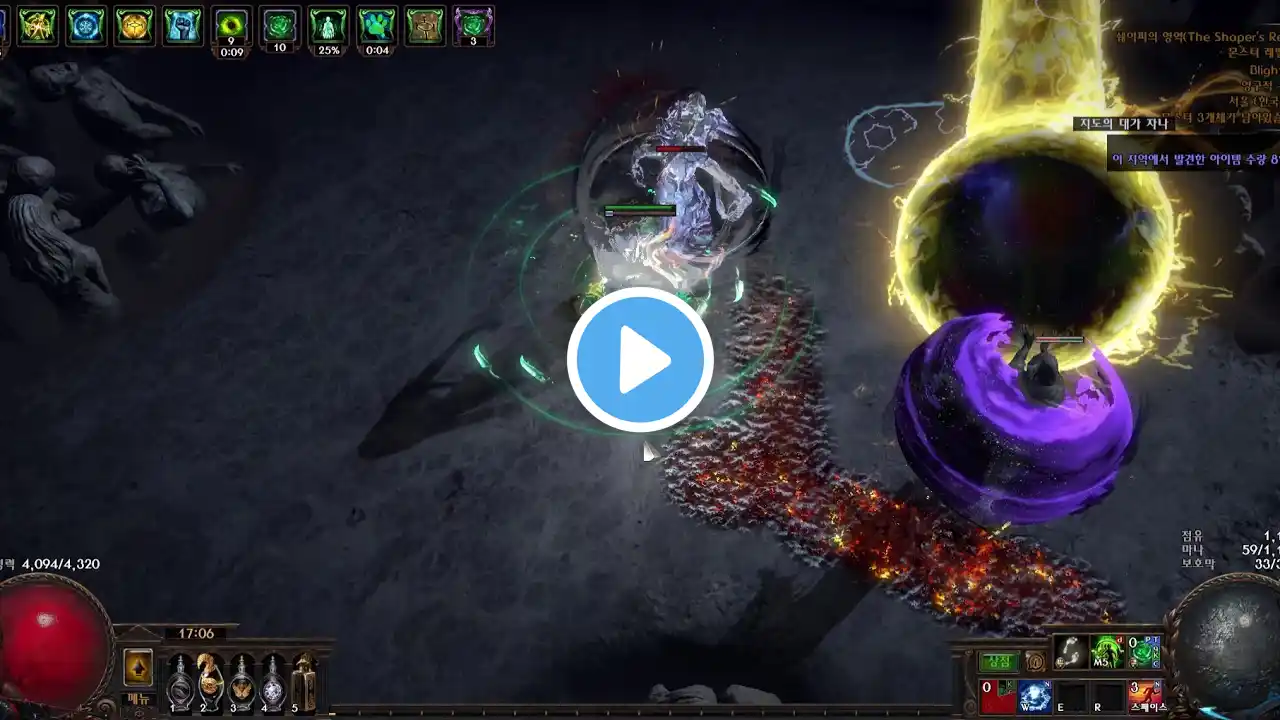Open the green shop button
The width and height of the screenshot is (1280, 720).
[997, 662]
